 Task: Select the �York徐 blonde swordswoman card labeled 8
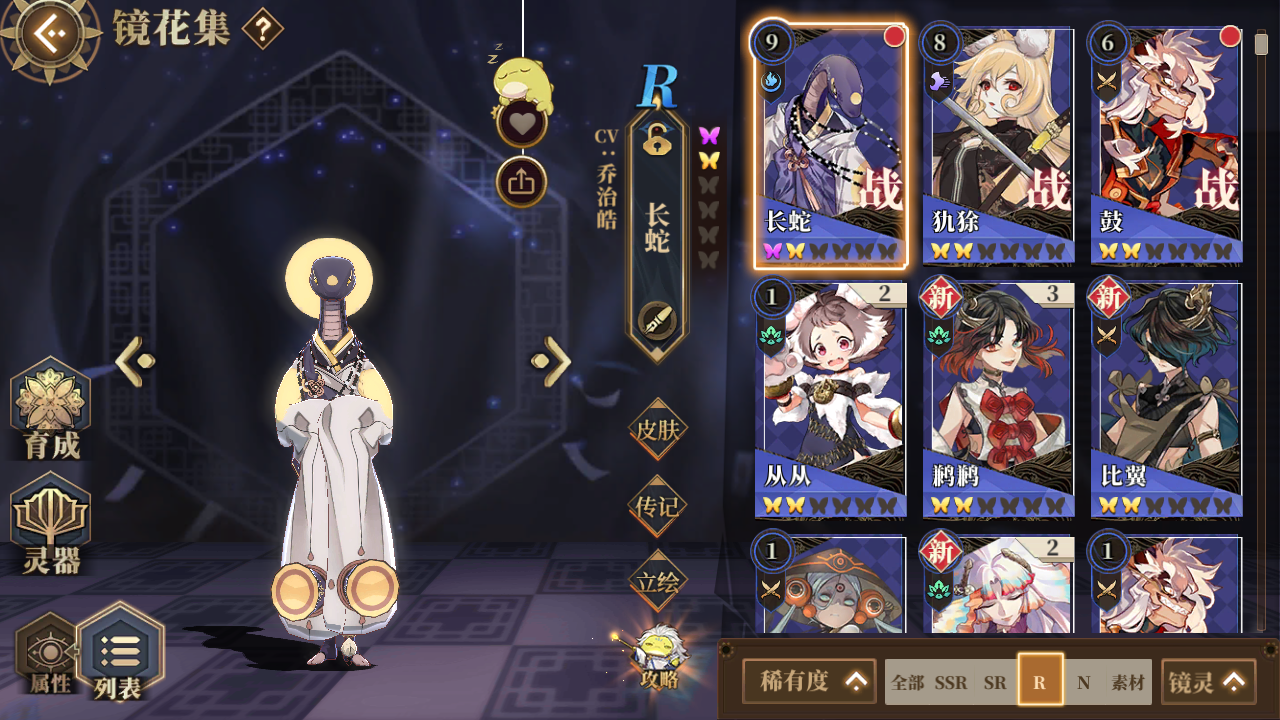click(997, 145)
